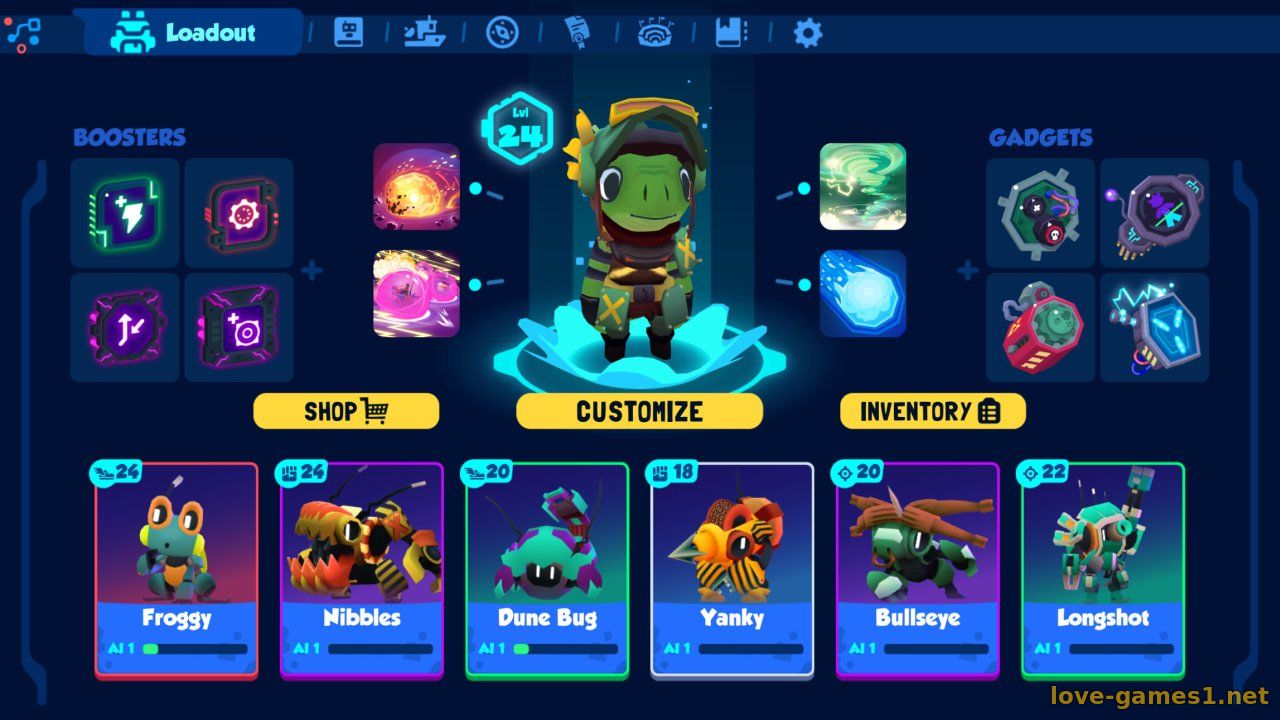Choose the Bullseye bot card
1280x720 pixels.
917,570
